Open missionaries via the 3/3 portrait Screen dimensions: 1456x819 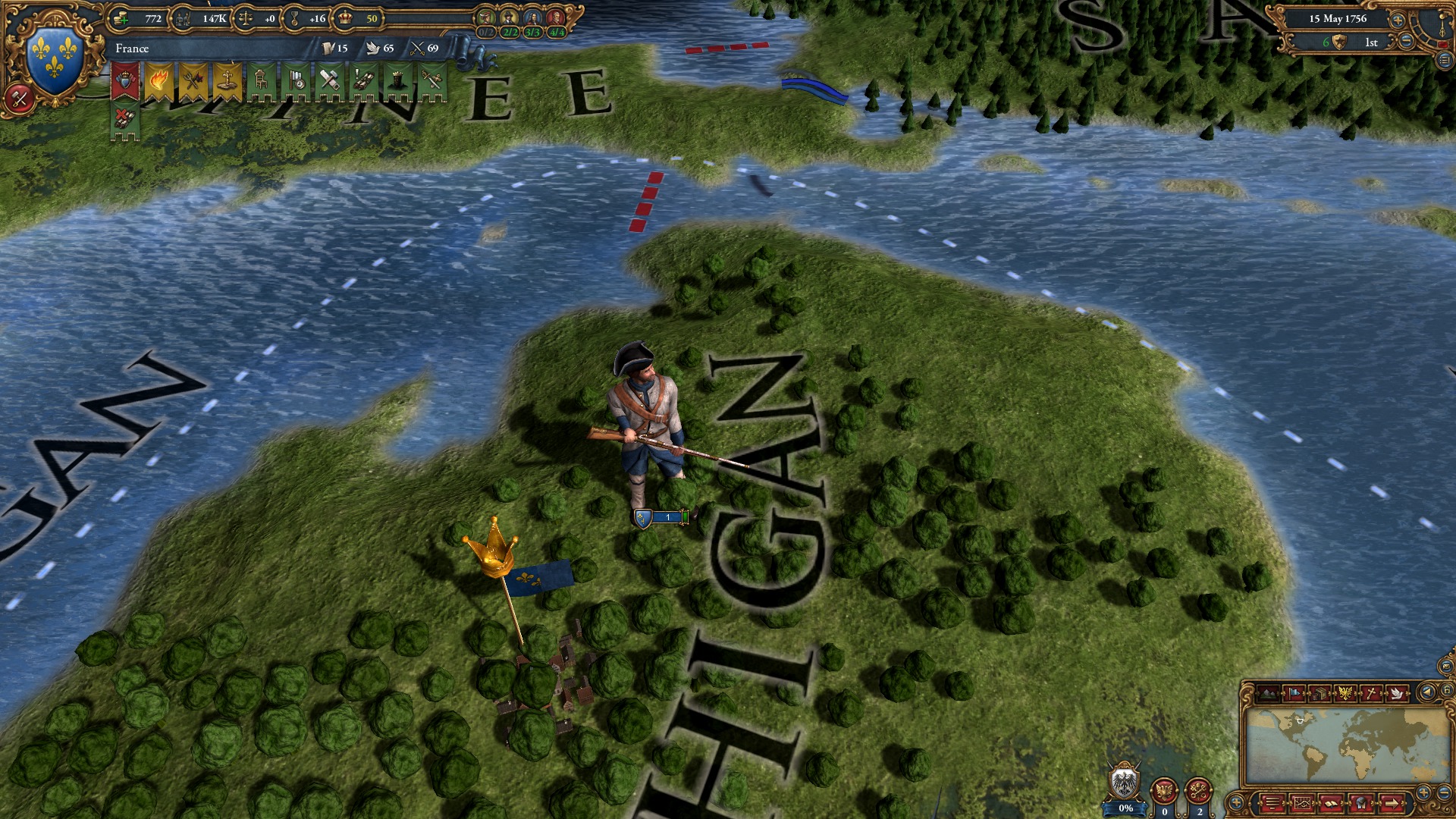(532, 17)
